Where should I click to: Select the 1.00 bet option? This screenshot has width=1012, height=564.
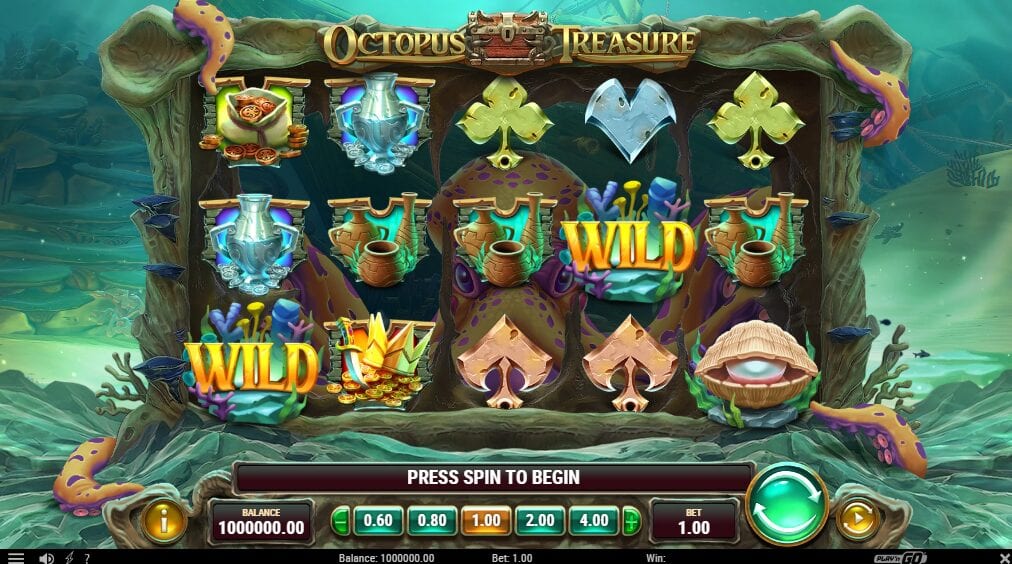pos(487,520)
